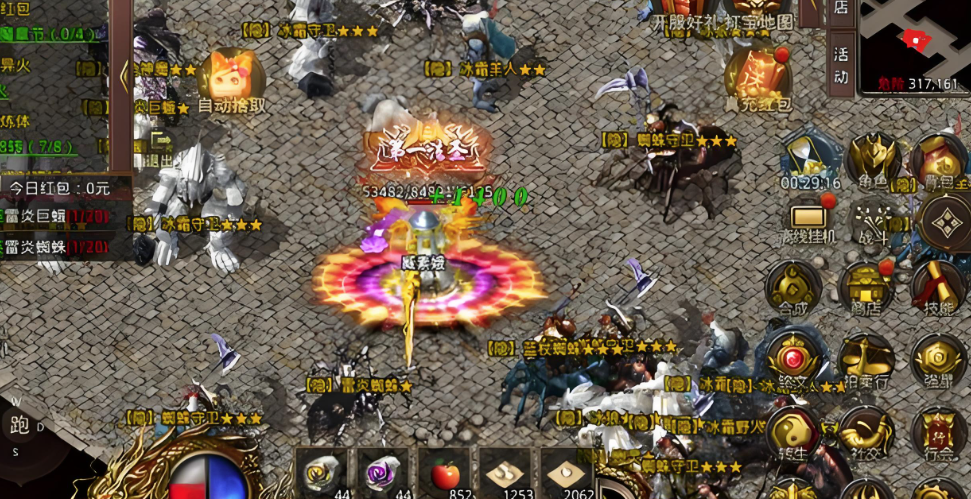Open the 社交 social menu
This screenshot has width=971, height=499.
(866, 434)
